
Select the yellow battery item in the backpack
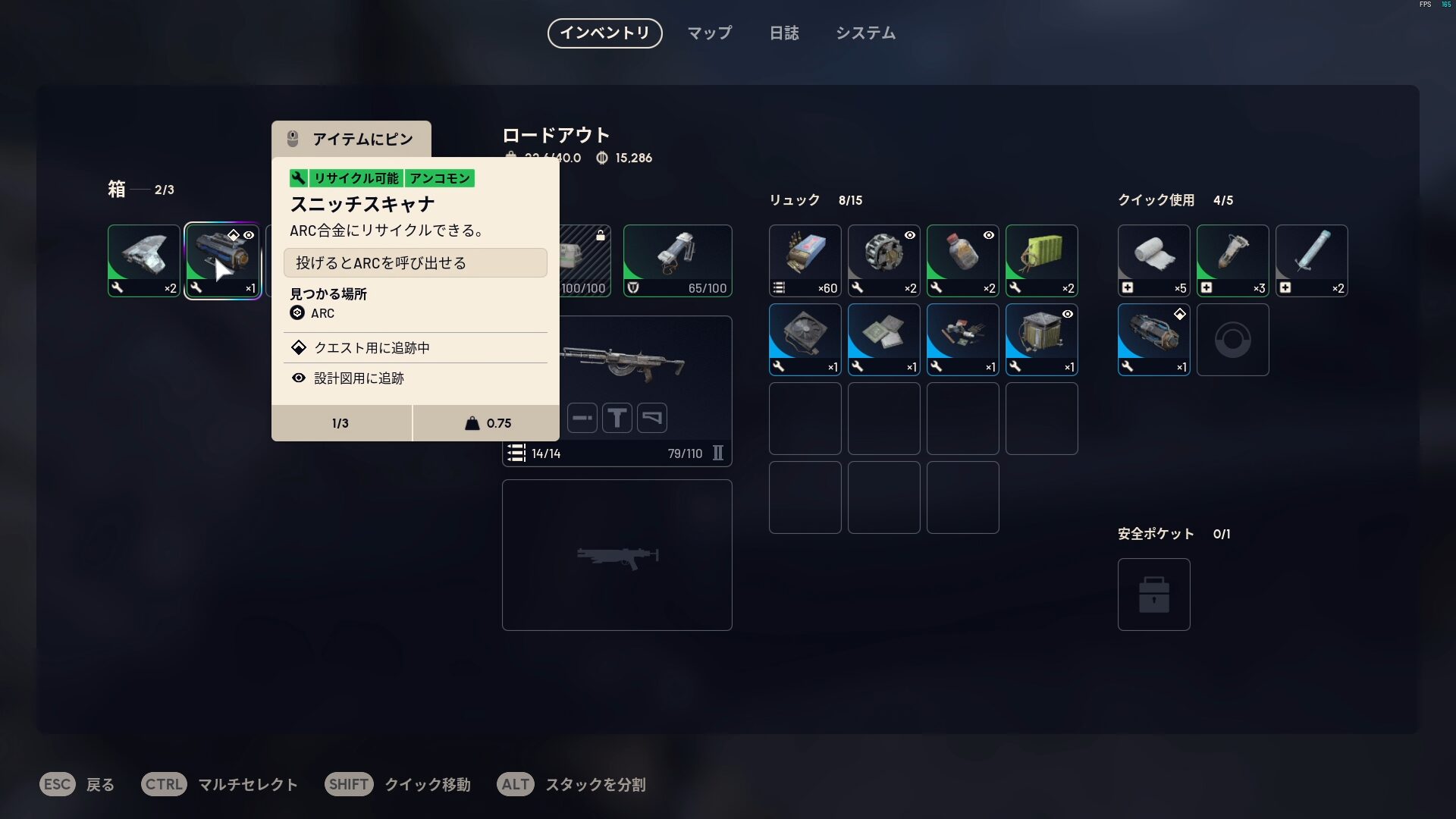1041,260
